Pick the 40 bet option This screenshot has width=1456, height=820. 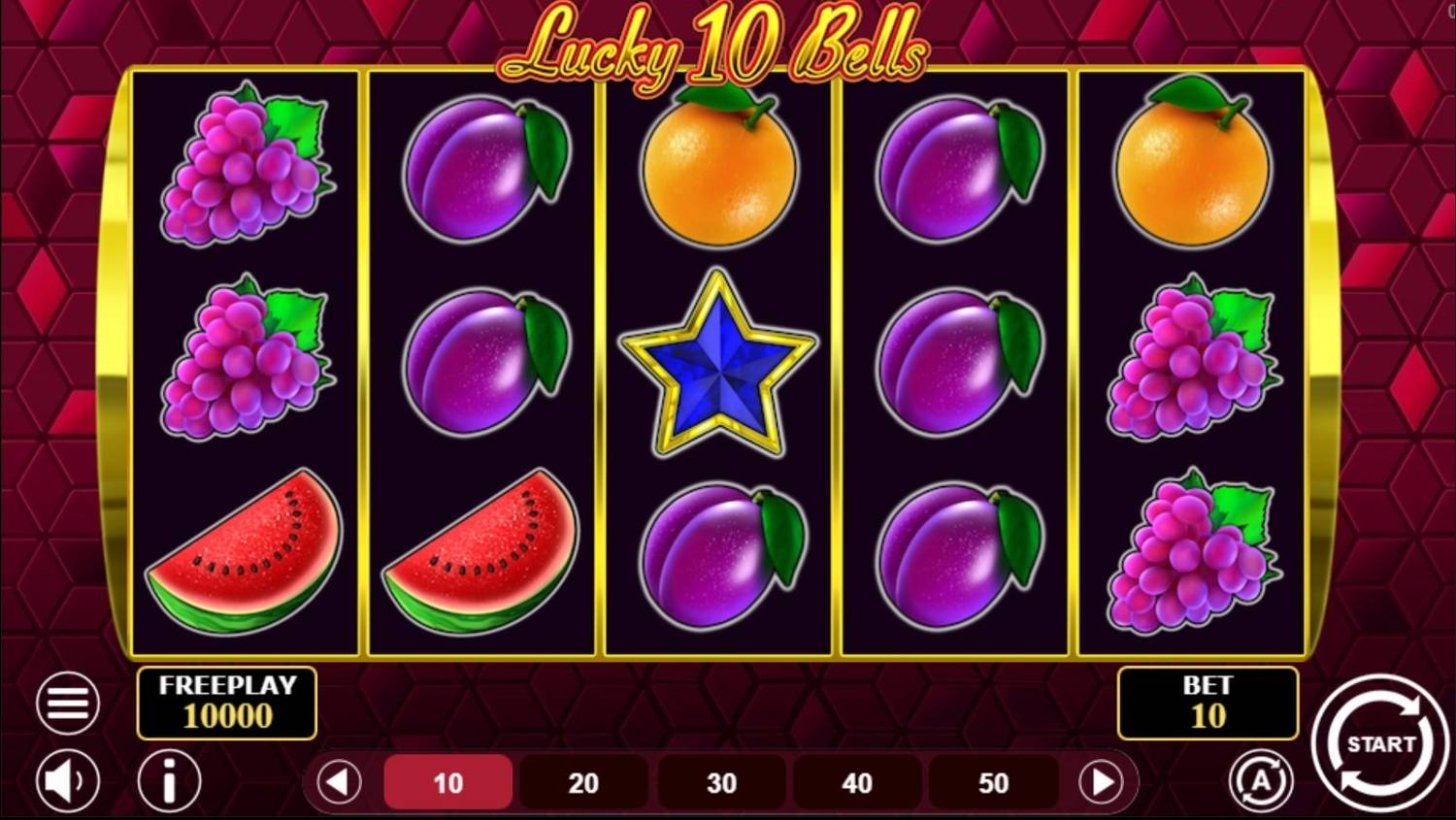(x=857, y=782)
